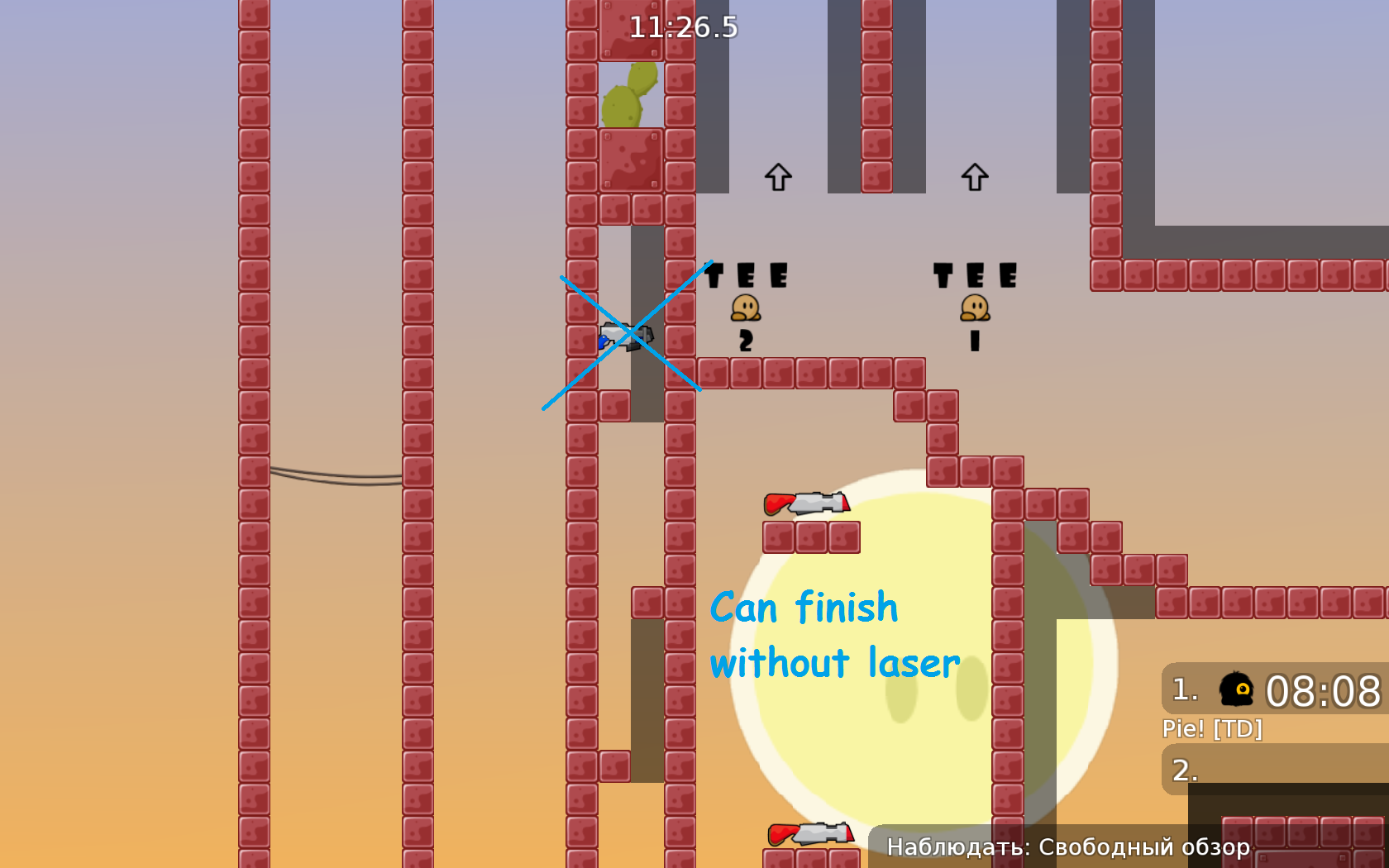Click the right hollow up-arrow marker
This screenshot has width=1389, height=868.
pyautogui.click(x=974, y=176)
